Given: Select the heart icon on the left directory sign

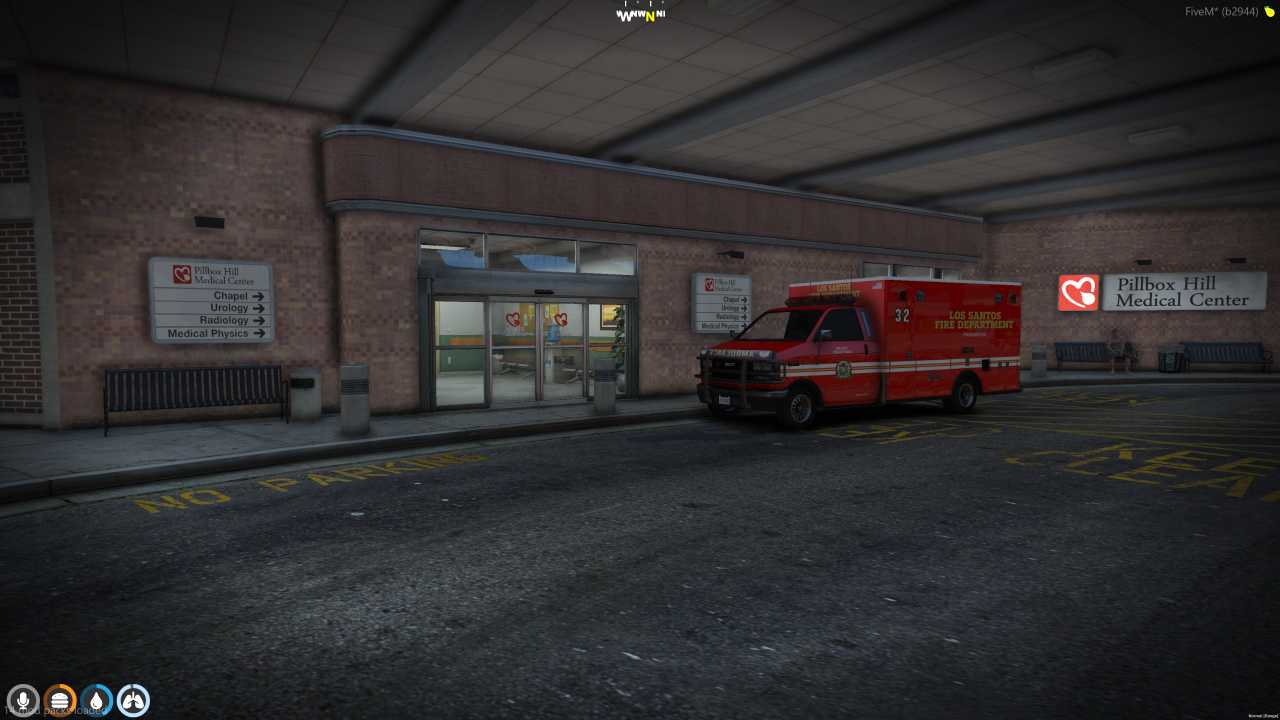Looking at the screenshot, I should pyautogui.click(x=182, y=275).
